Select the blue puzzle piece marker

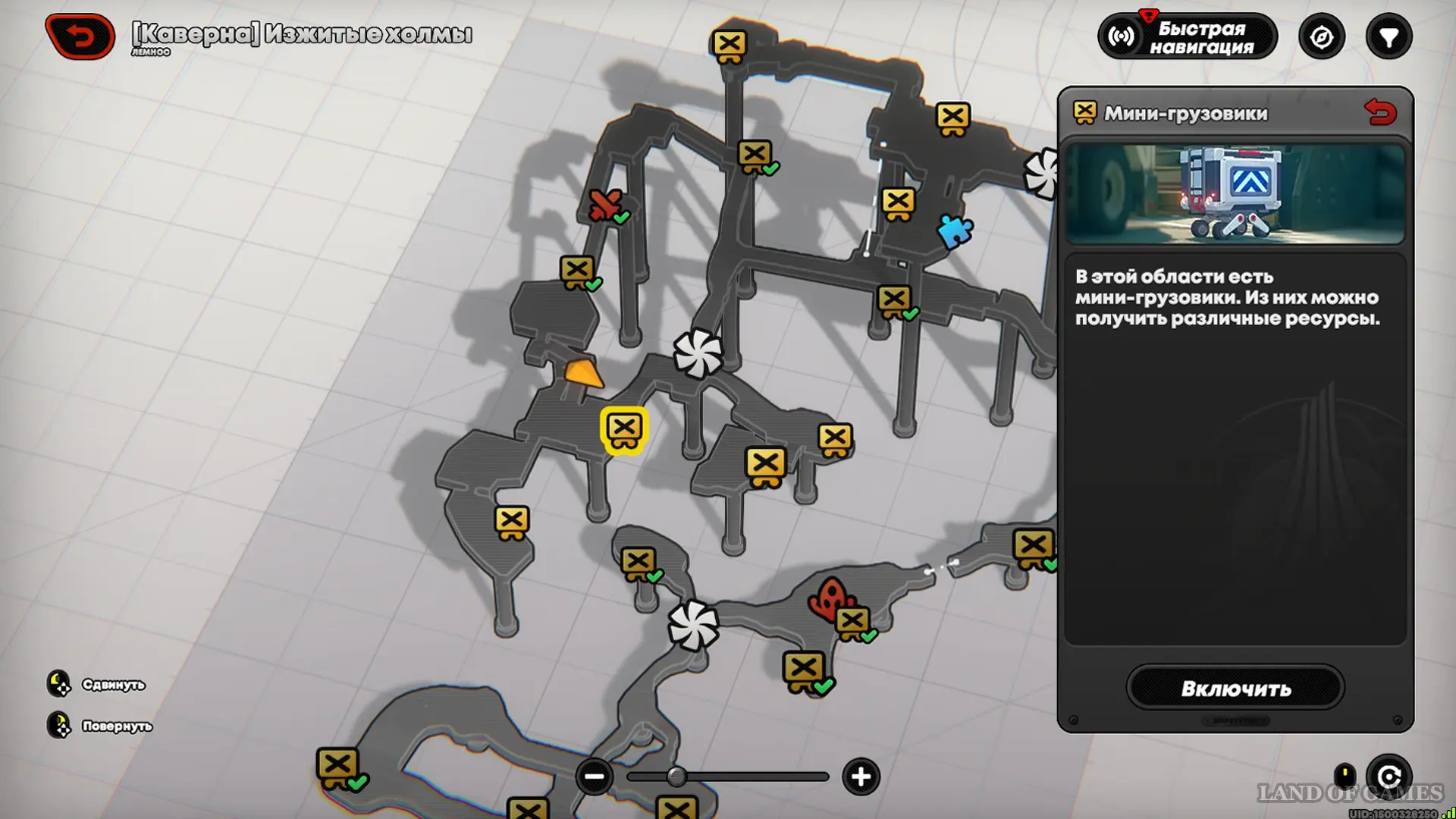click(x=955, y=231)
